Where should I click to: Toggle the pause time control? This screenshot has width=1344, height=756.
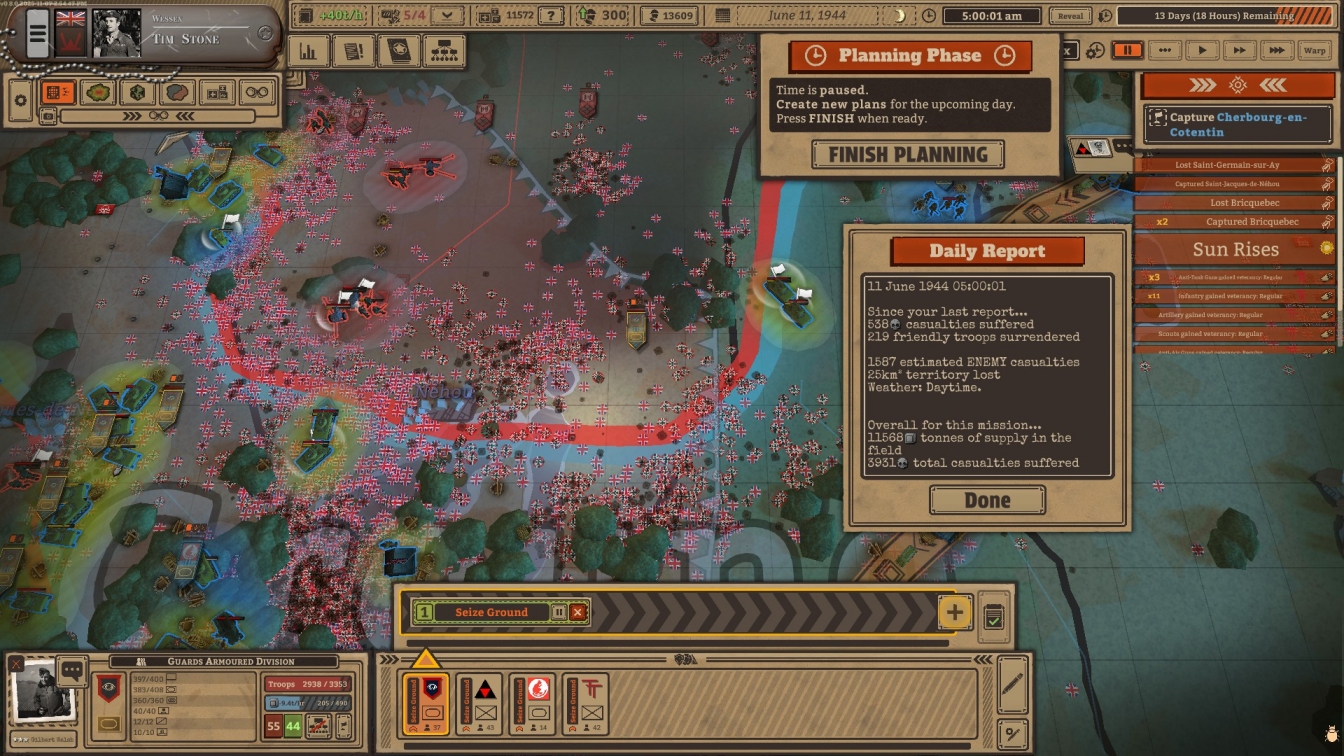click(x=1127, y=50)
